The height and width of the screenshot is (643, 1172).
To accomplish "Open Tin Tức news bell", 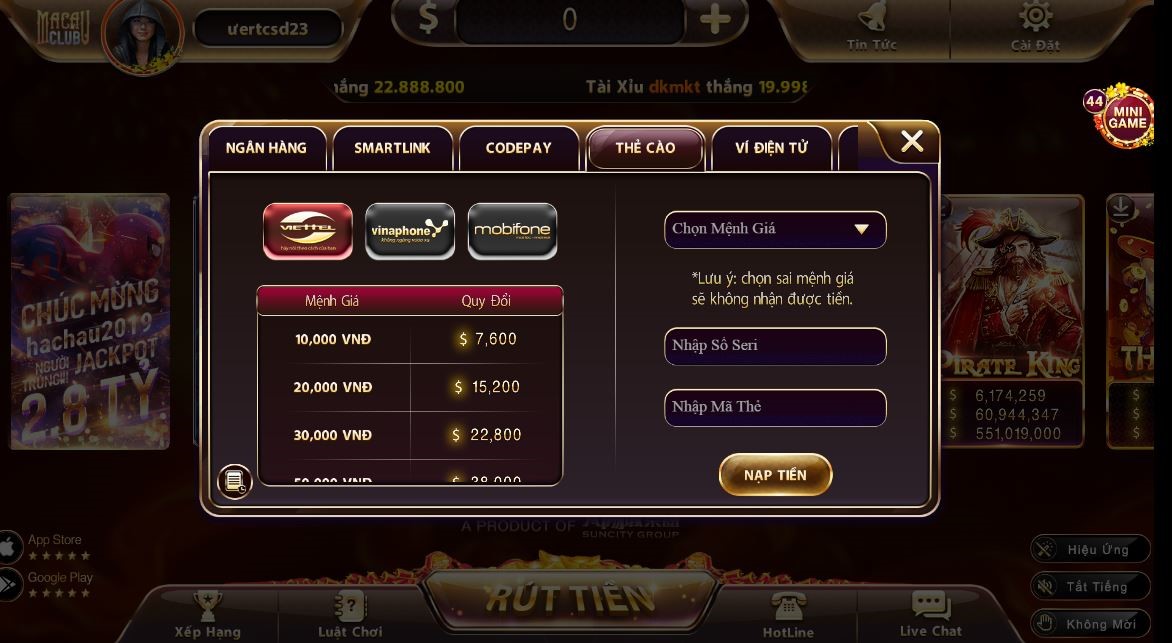I will point(872,25).
